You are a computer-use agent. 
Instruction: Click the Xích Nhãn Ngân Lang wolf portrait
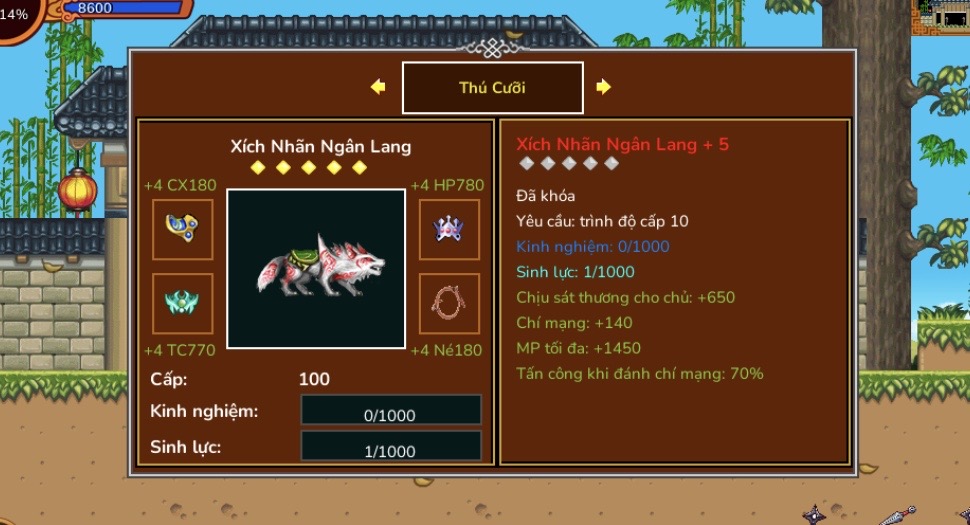316,268
